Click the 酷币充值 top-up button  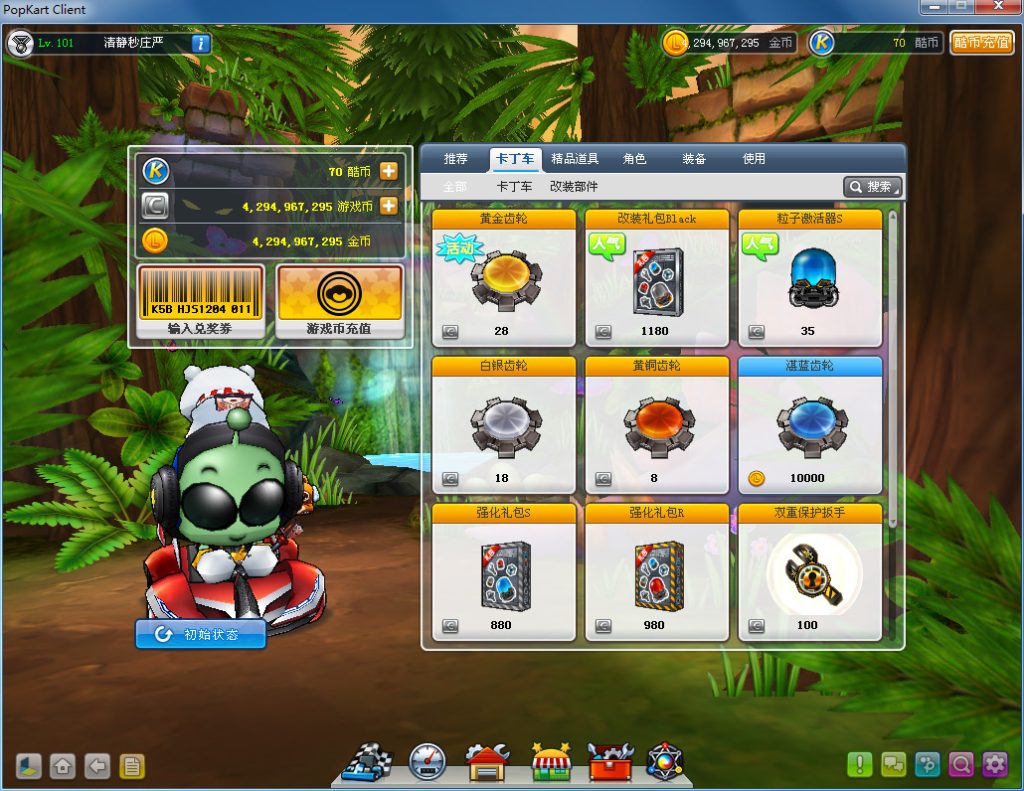(981, 43)
